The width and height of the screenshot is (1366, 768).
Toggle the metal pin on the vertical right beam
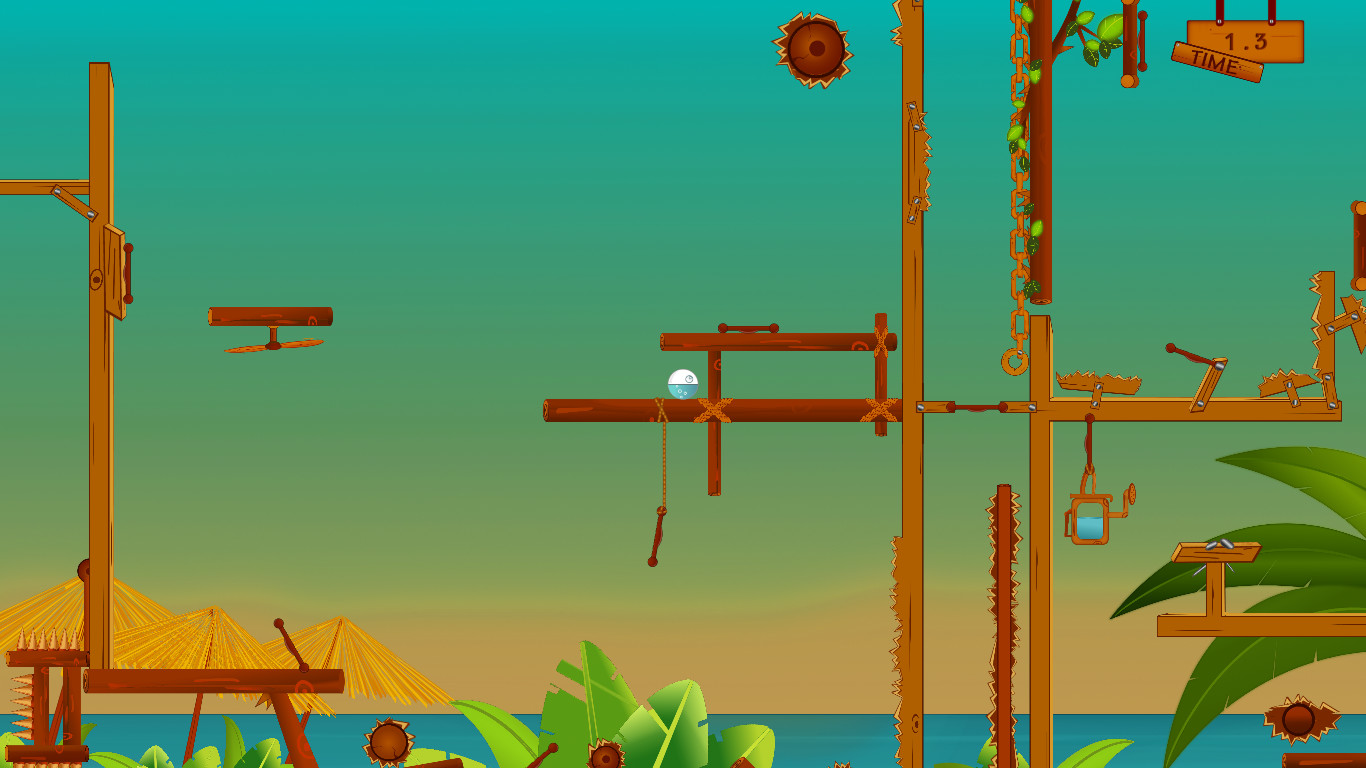920,409
